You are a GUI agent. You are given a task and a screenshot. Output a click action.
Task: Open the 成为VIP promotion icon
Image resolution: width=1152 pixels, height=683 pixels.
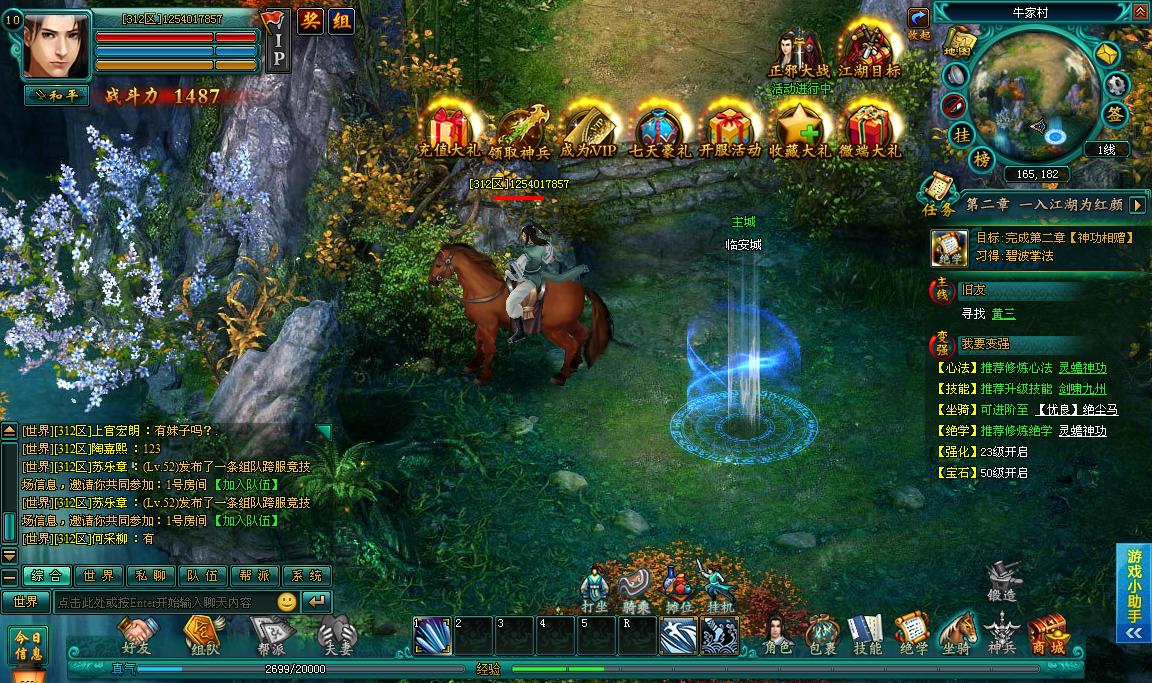tap(588, 130)
